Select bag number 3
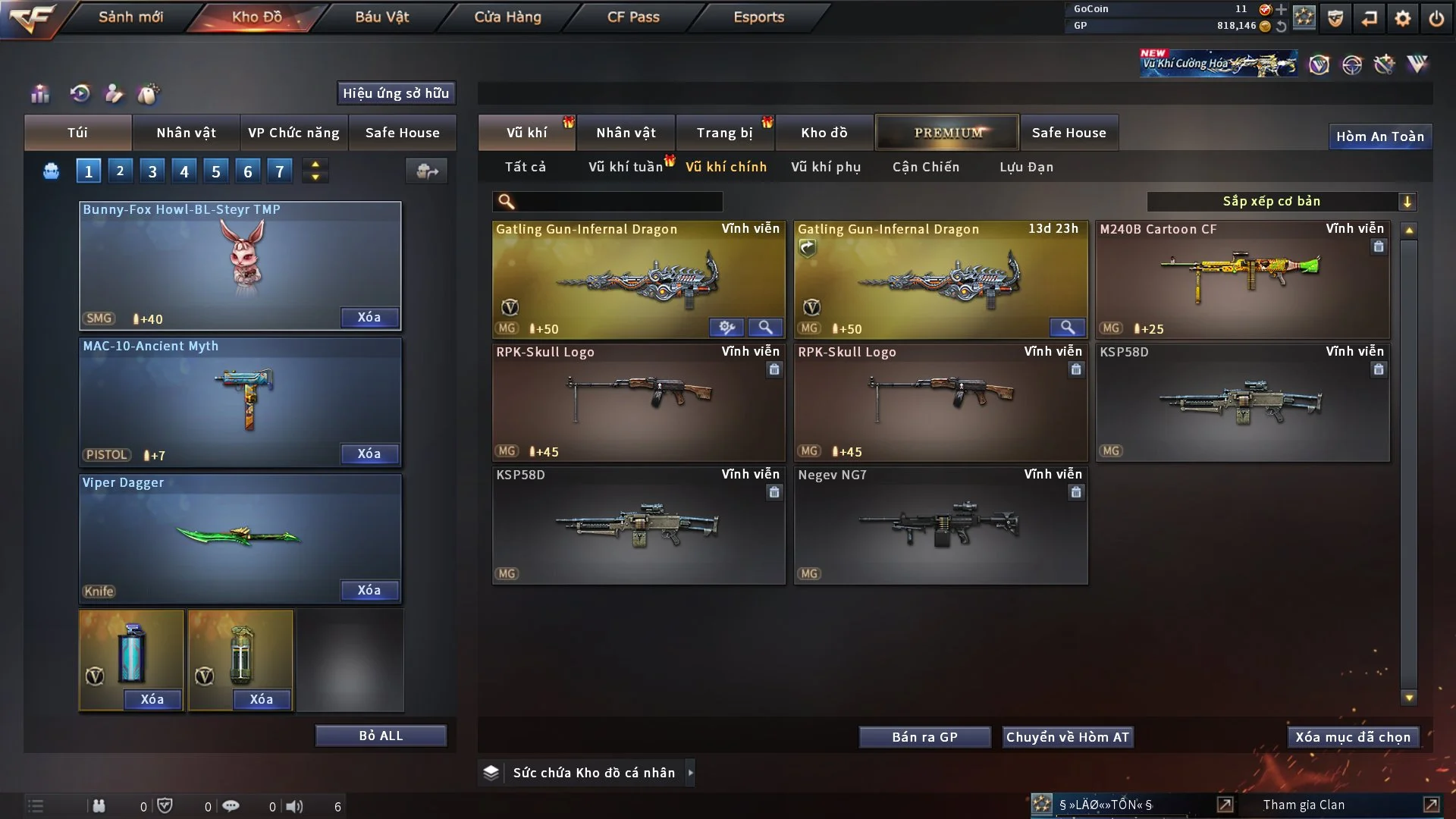The image size is (1456, 819). click(152, 171)
